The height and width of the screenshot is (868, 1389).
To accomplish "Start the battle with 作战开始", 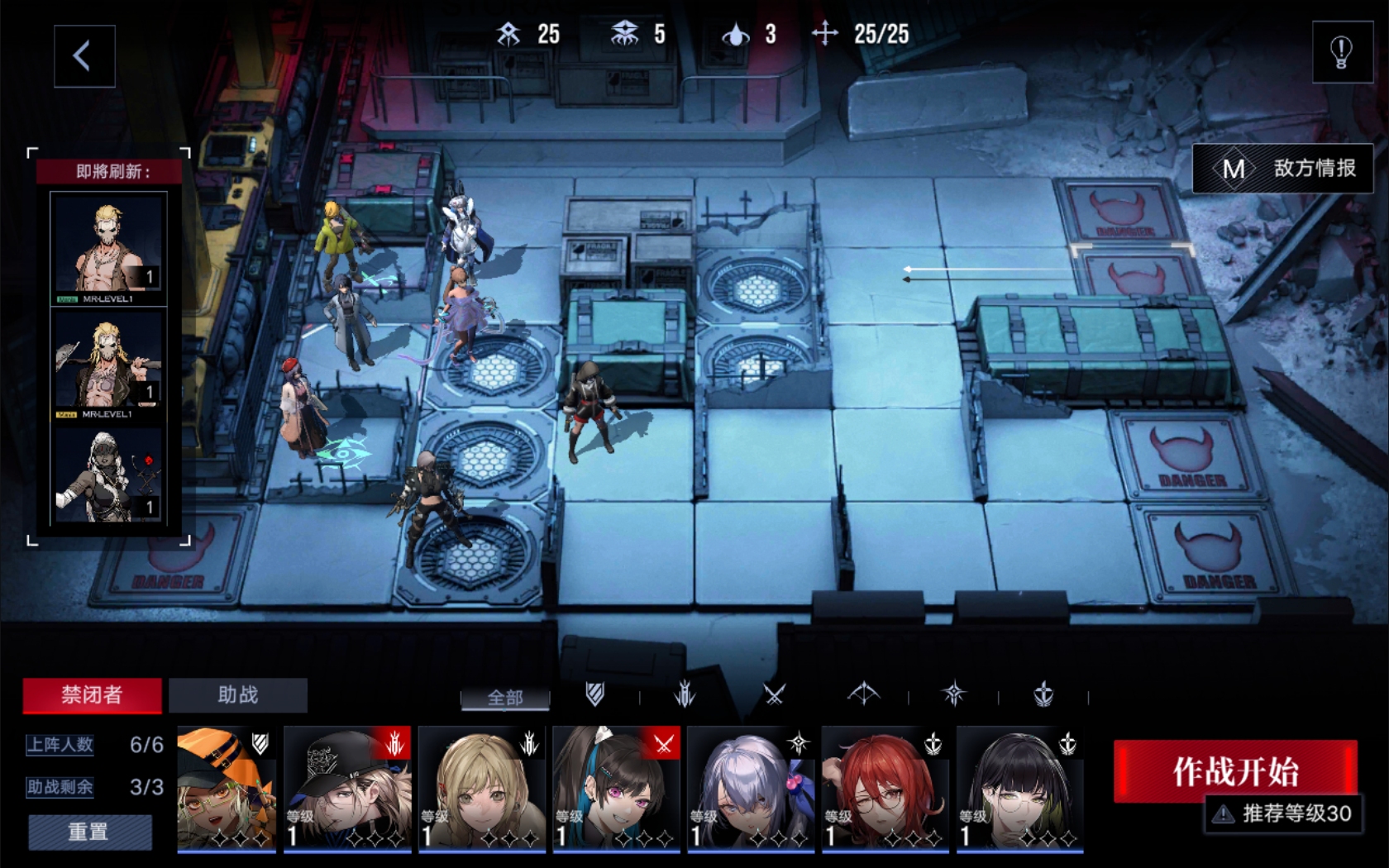I will [1235, 770].
